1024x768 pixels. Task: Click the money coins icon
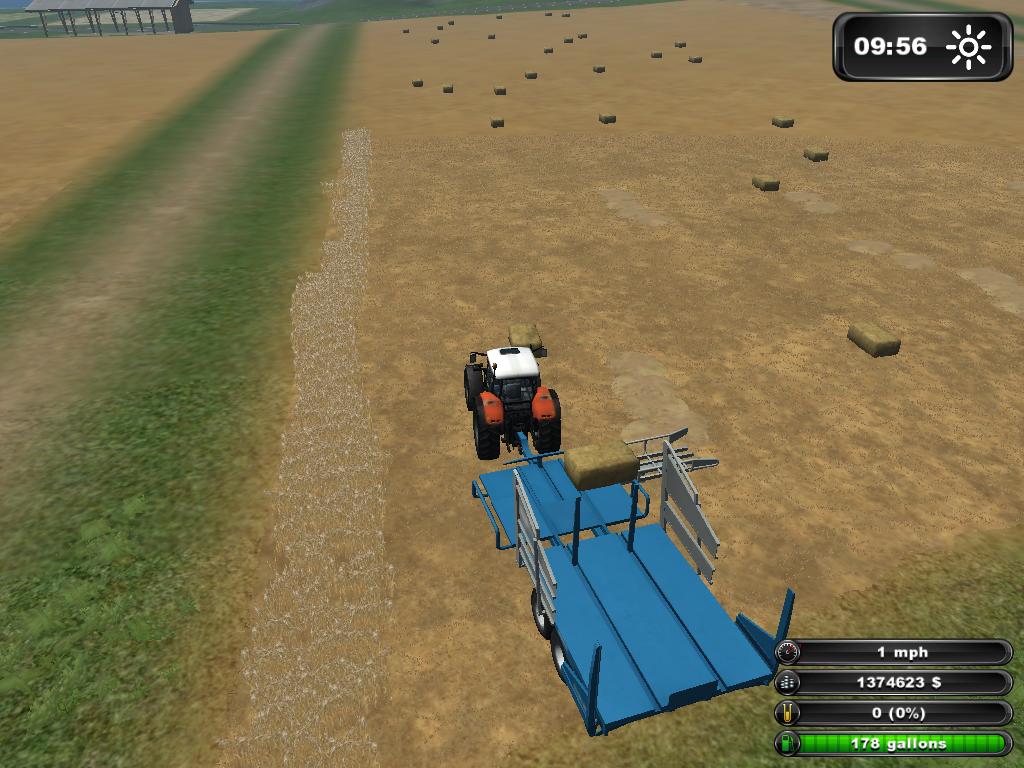788,683
